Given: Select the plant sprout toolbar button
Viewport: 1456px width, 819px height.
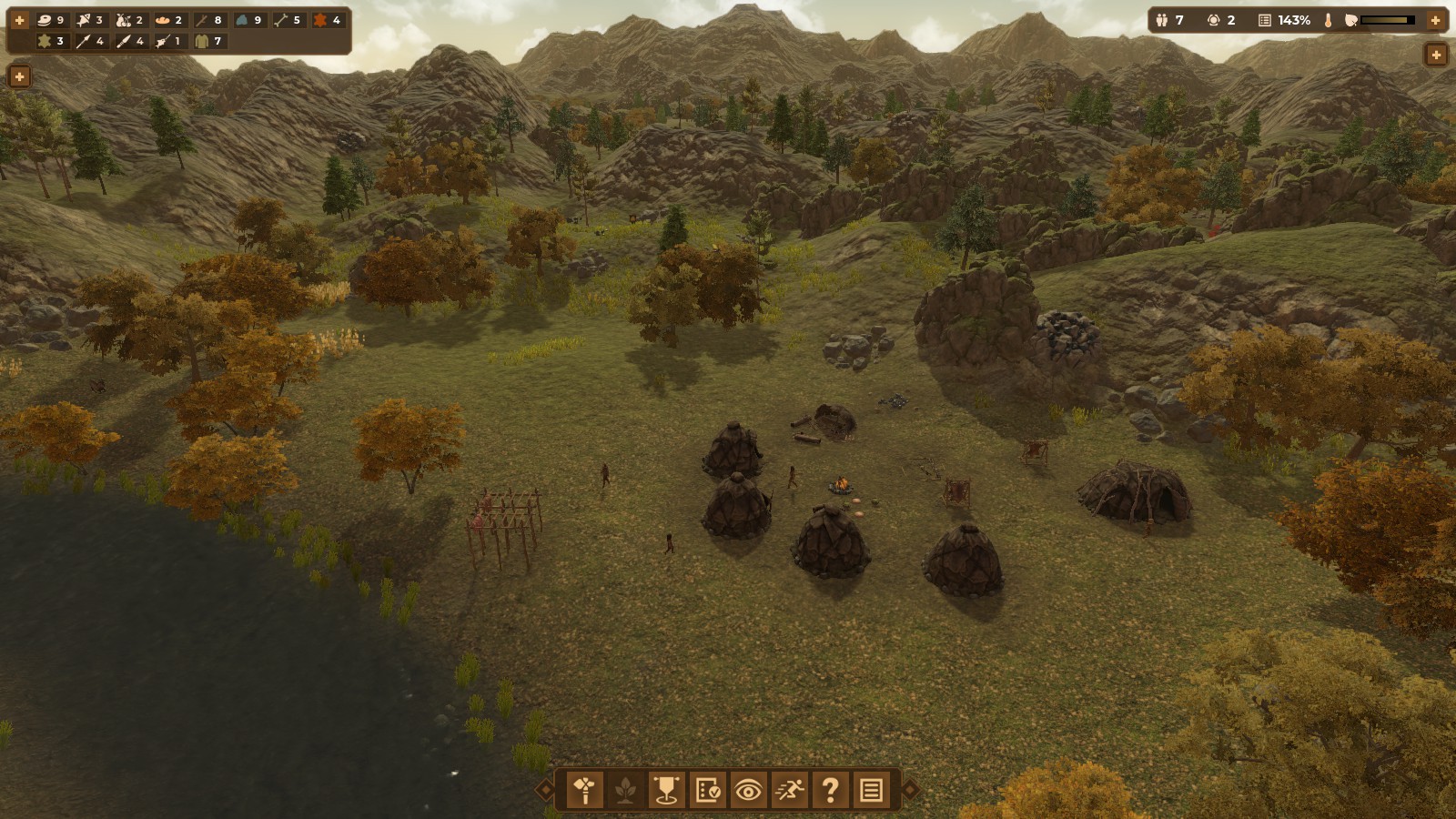Looking at the screenshot, I should tap(625, 790).
